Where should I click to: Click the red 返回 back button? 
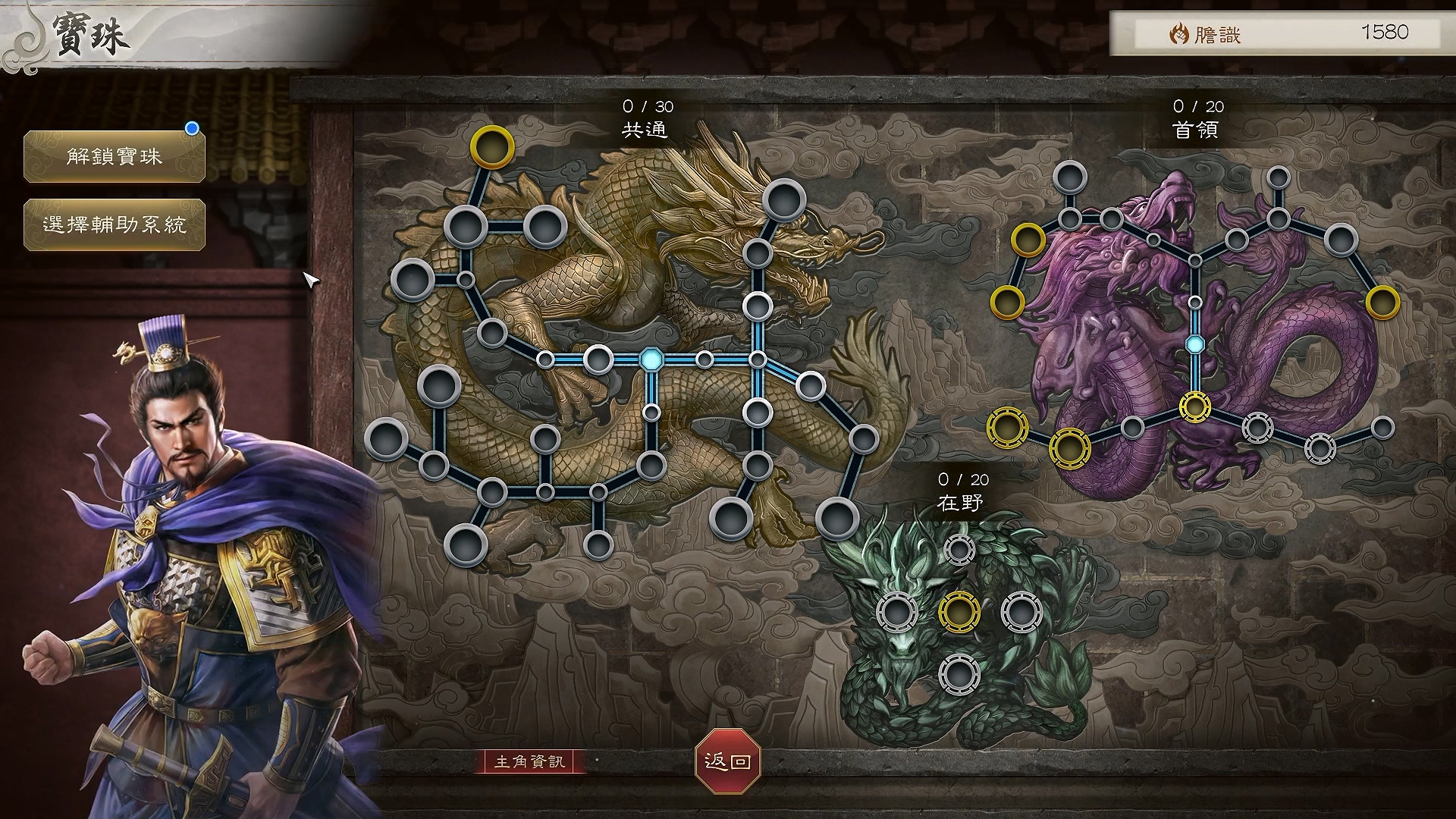(x=727, y=761)
